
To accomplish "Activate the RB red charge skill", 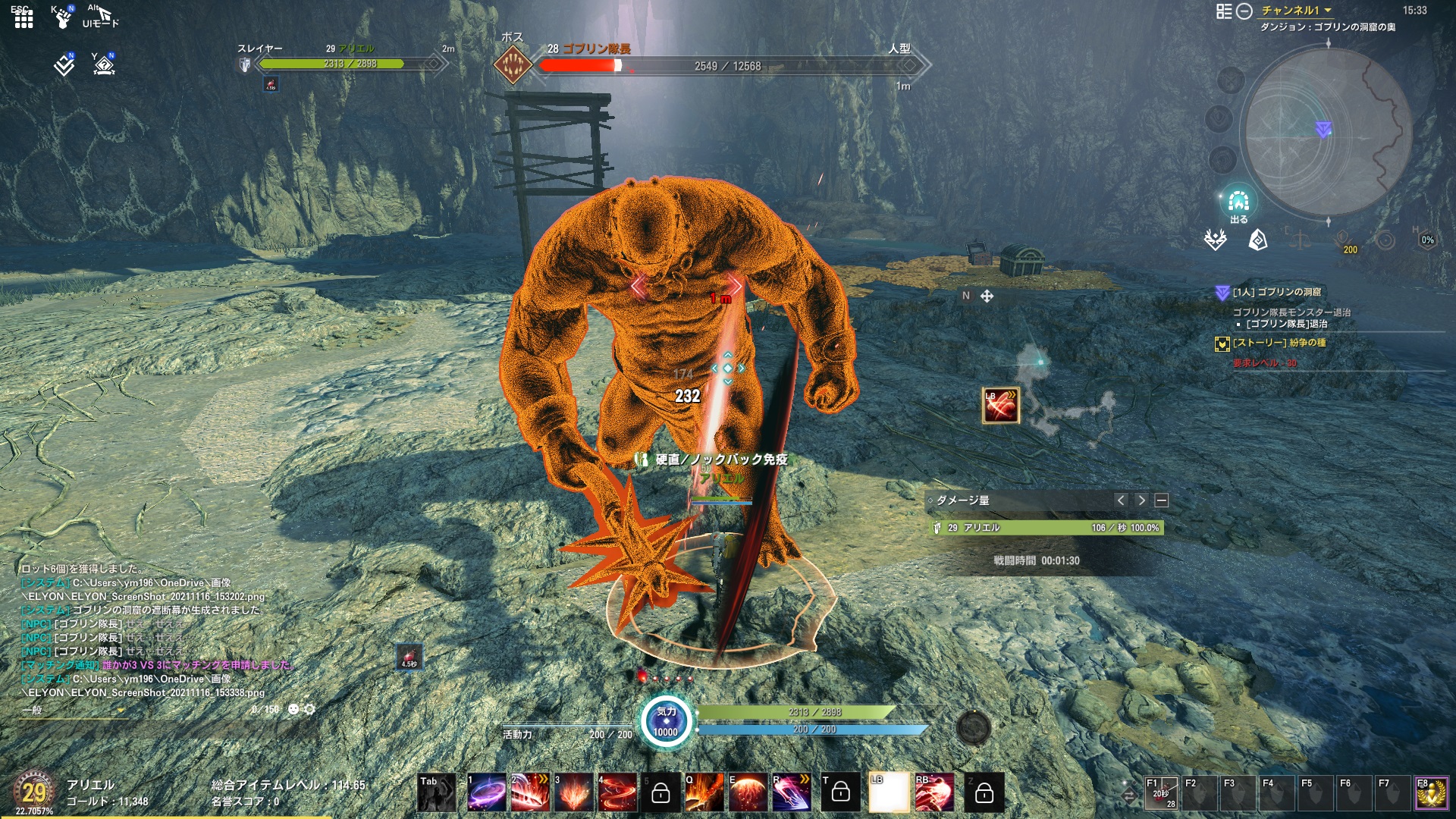I will coord(934,792).
